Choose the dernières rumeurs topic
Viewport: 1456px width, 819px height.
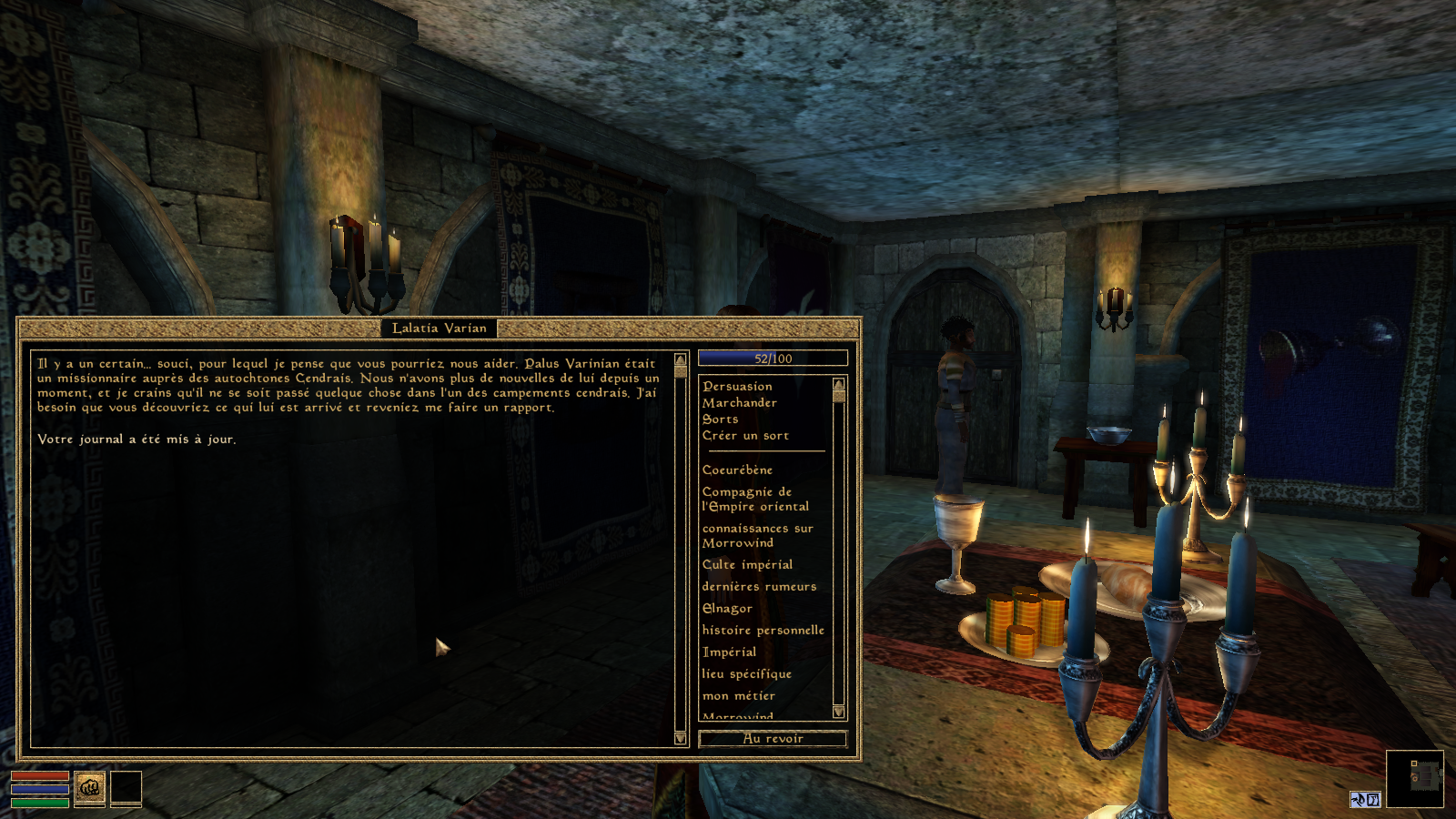click(x=759, y=587)
